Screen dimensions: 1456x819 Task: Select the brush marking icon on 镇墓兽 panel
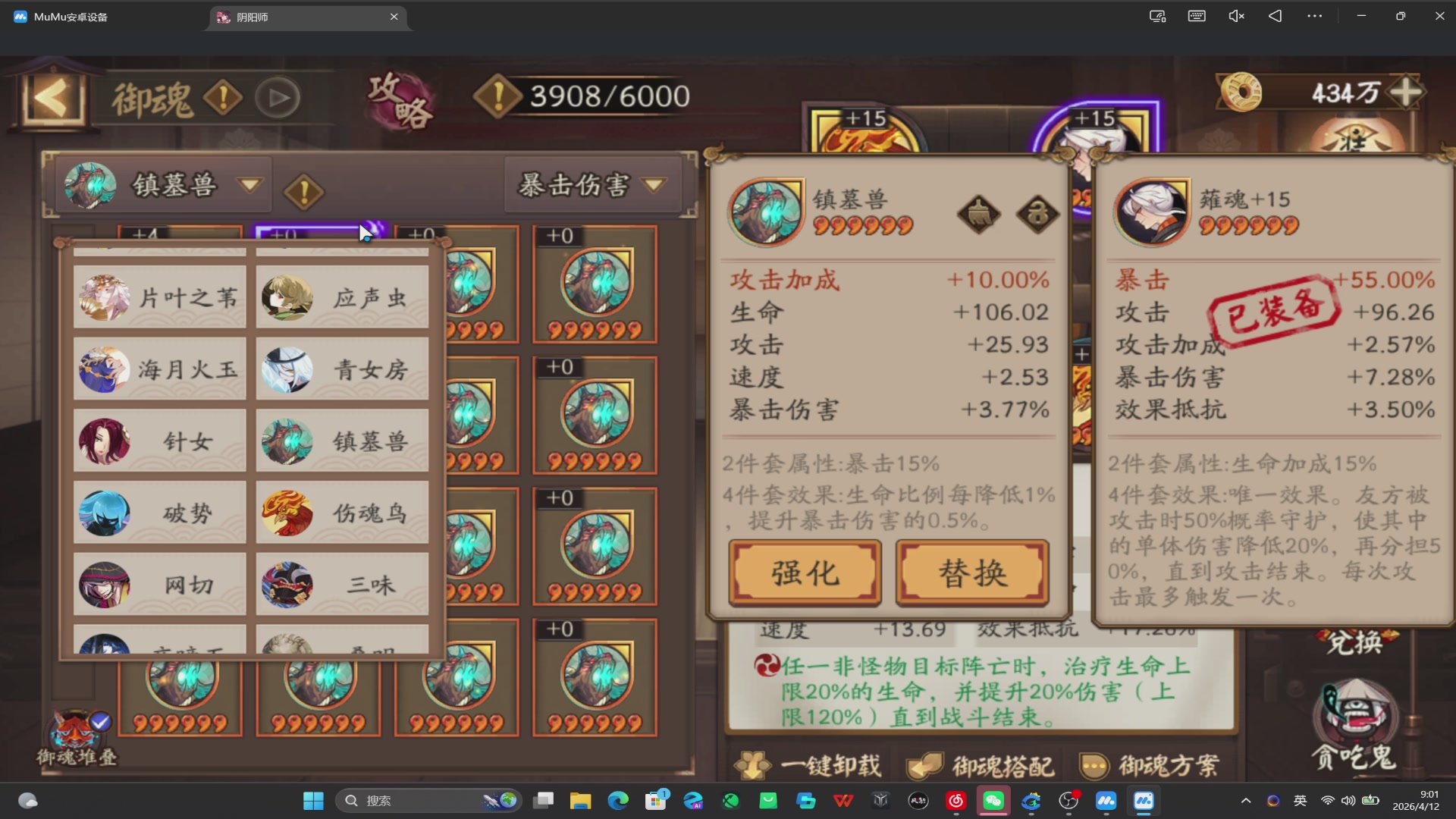pos(978,215)
